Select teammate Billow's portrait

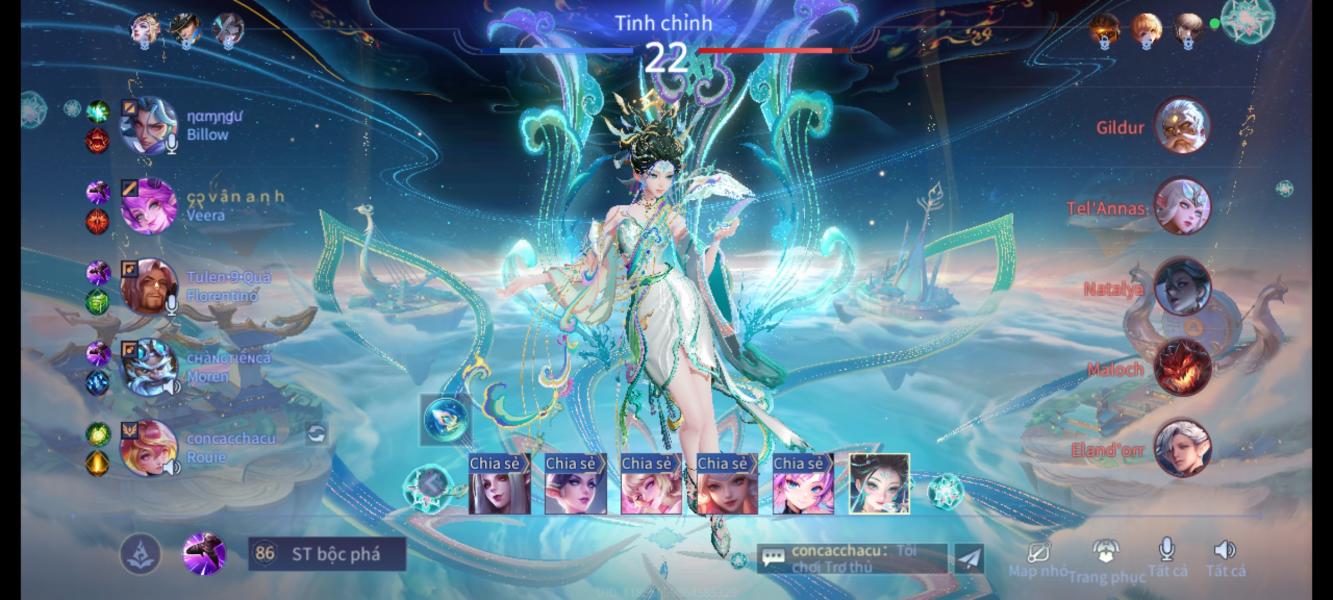[x=148, y=126]
